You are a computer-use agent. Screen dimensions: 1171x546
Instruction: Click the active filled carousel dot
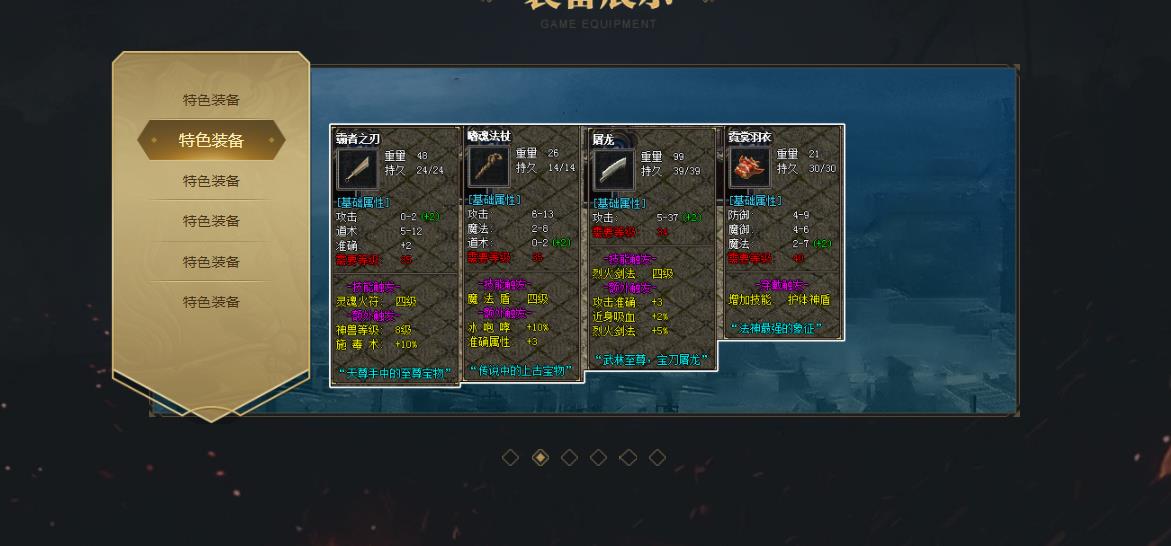tap(540, 457)
